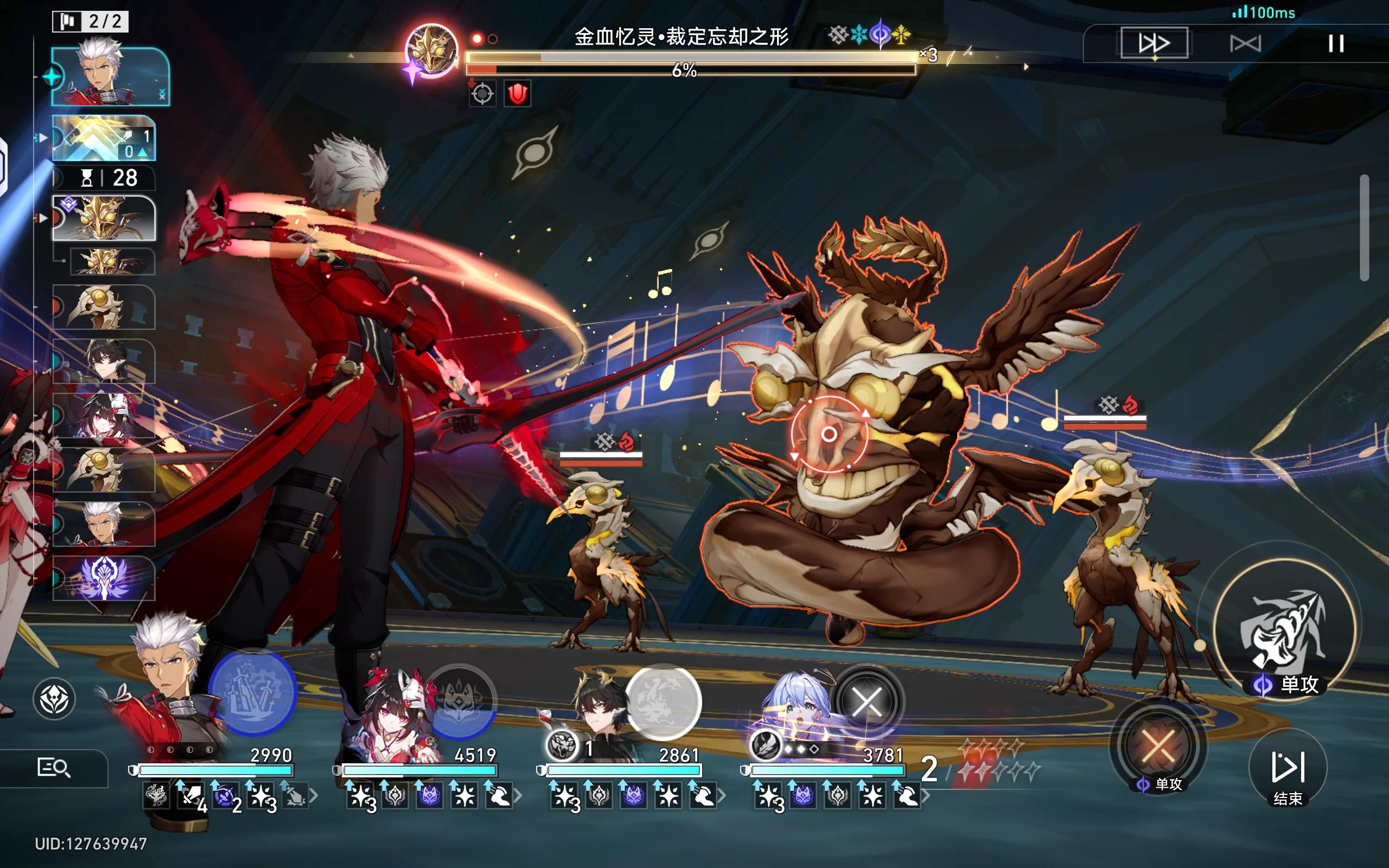This screenshot has height=868, width=1389.
Task: Tap the purple emblem turn-order entry
Action: 104,578
